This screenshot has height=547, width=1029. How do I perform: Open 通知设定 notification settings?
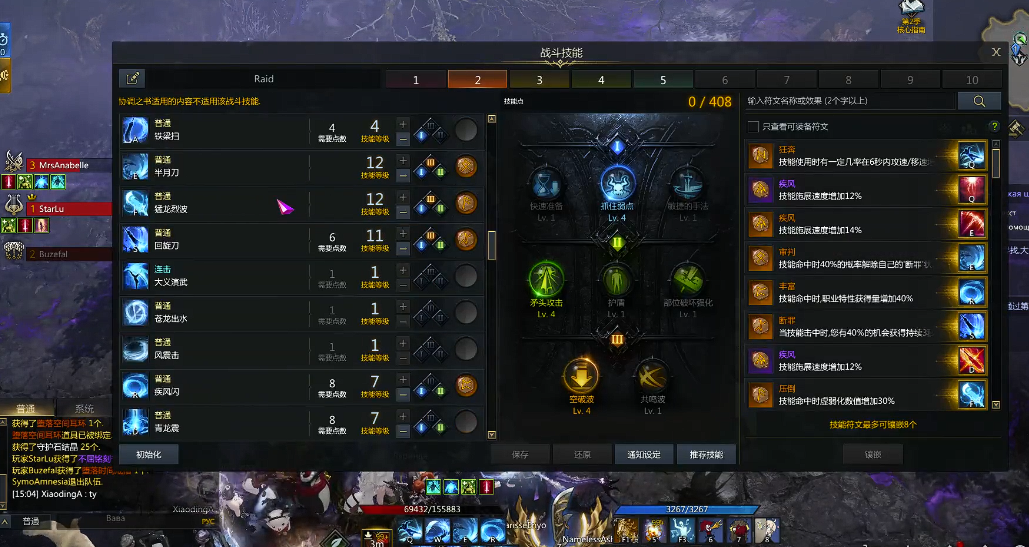643,454
